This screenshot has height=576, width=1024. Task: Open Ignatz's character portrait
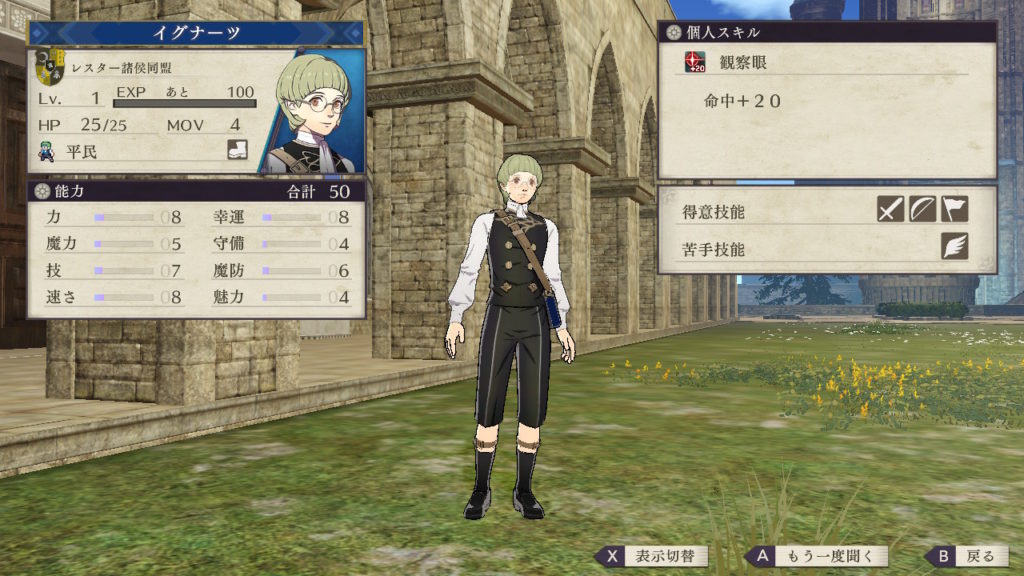(x=312, y=112)
